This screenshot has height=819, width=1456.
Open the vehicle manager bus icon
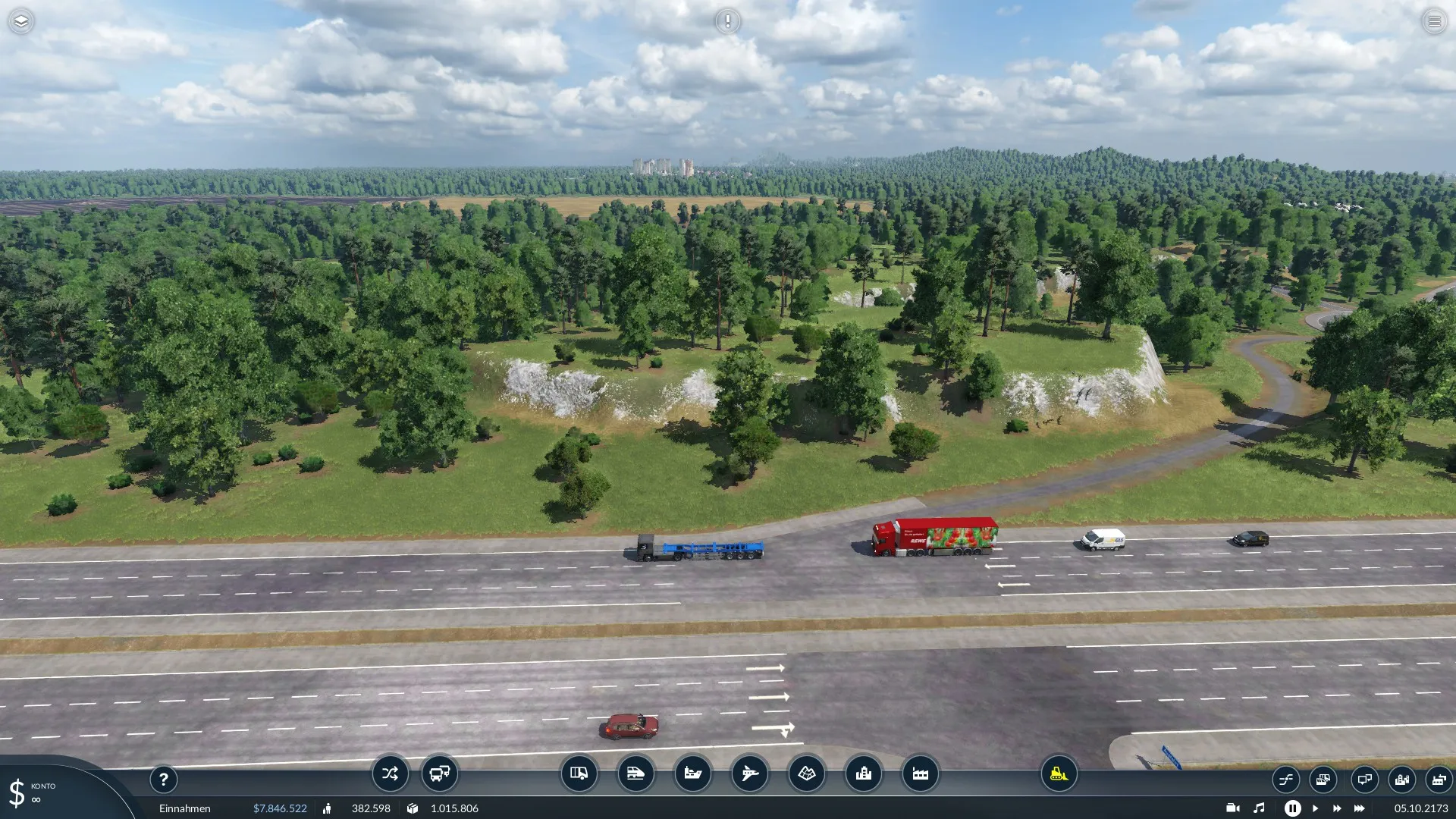439,773
